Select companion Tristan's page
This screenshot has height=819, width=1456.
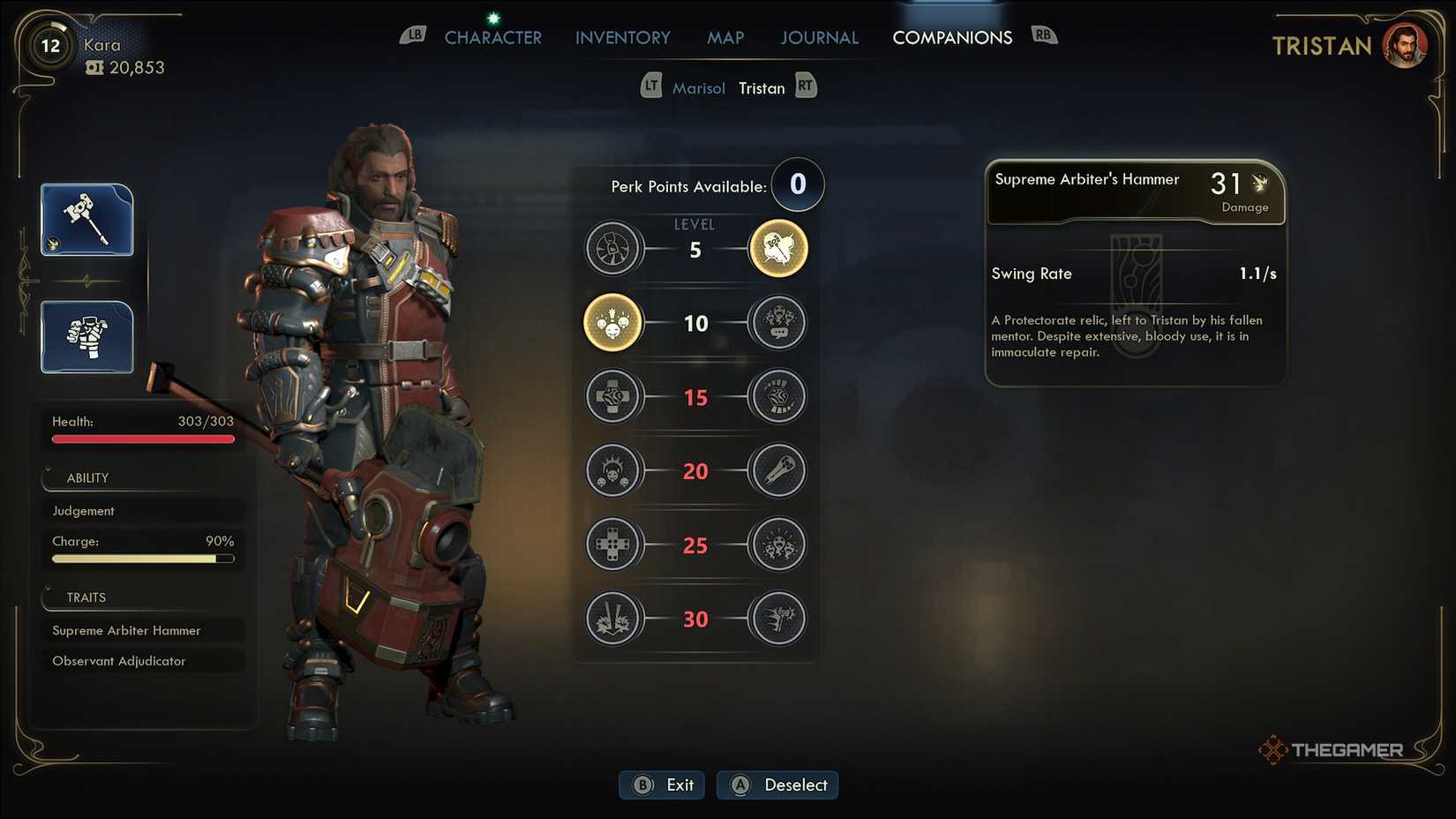[x=762, y=88]
